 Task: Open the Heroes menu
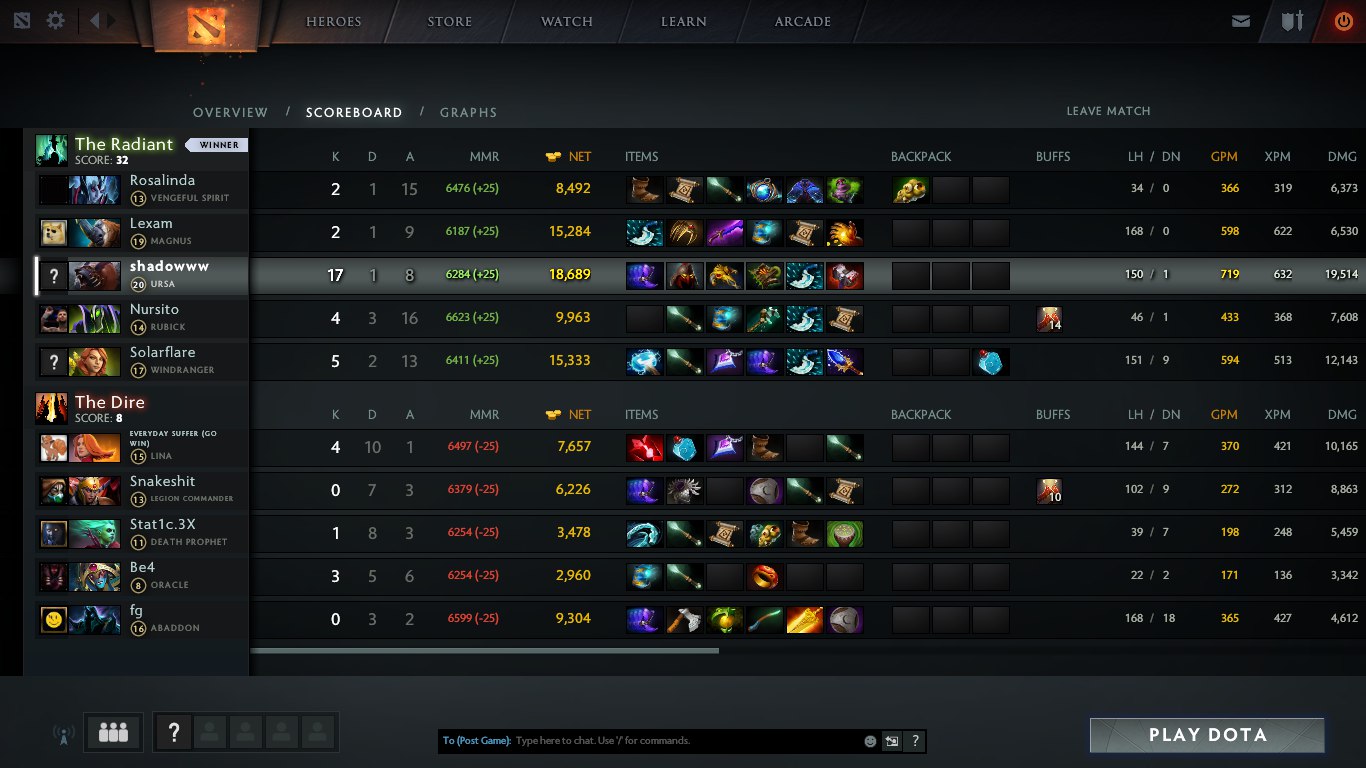pyautogui.click(x=333, y=21)
